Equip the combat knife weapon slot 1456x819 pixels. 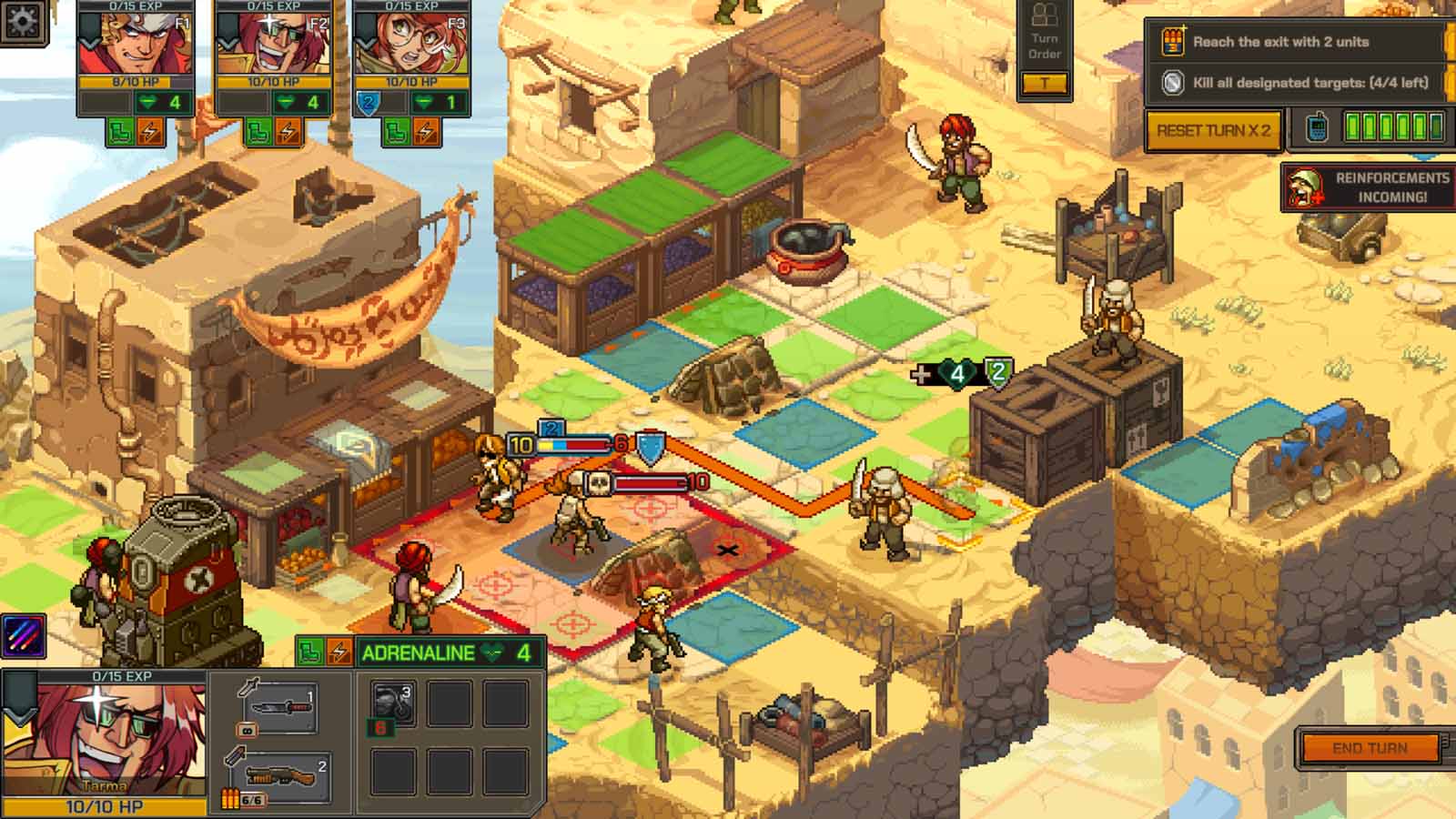click(279, 707)
